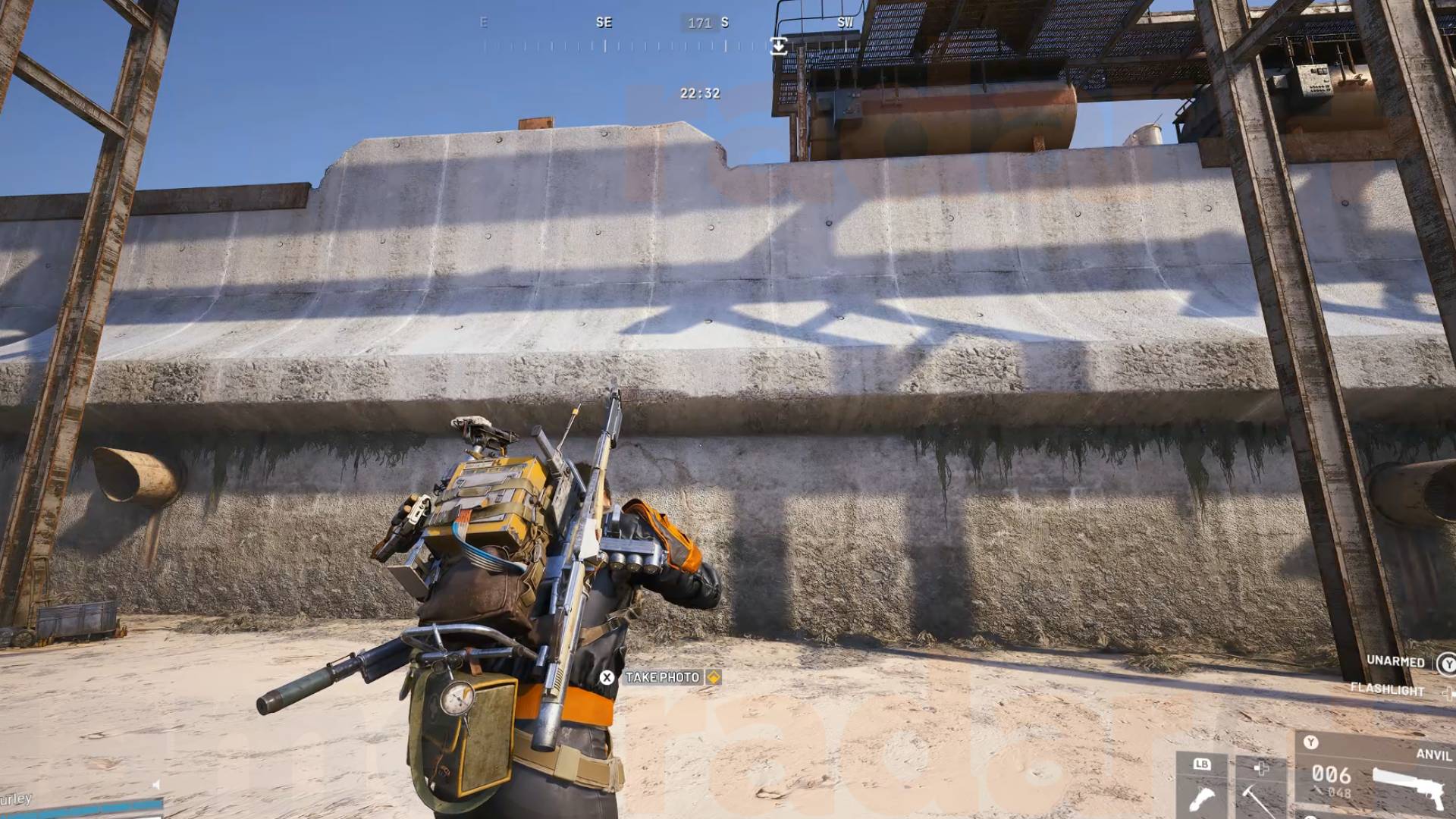The height and width of the screenshot is (819, 1456).
Task: Click the waypoint marker icon on the compass bar
Action: tap(779, 47)
